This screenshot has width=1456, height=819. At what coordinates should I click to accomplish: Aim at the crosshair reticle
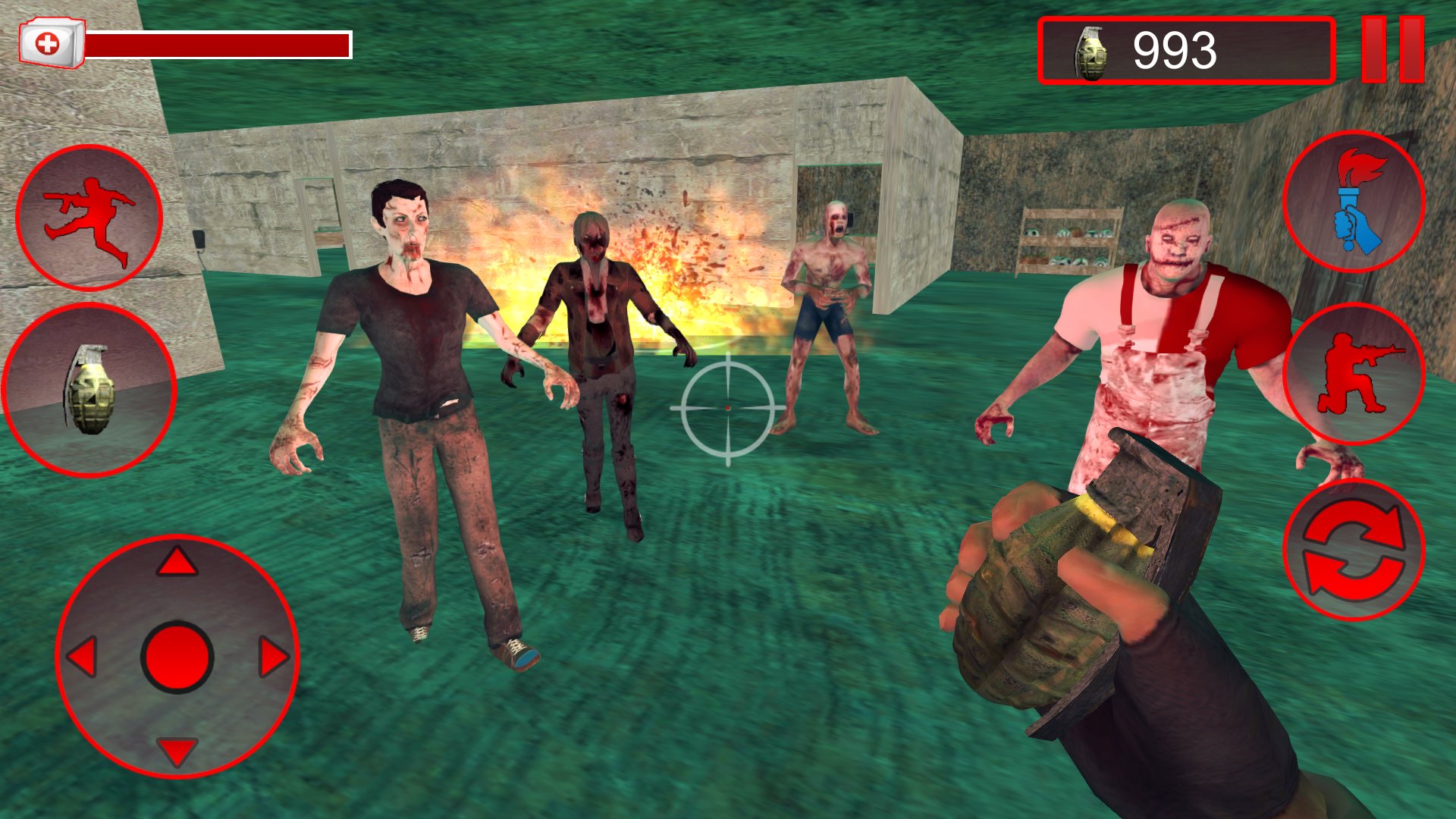726,409
